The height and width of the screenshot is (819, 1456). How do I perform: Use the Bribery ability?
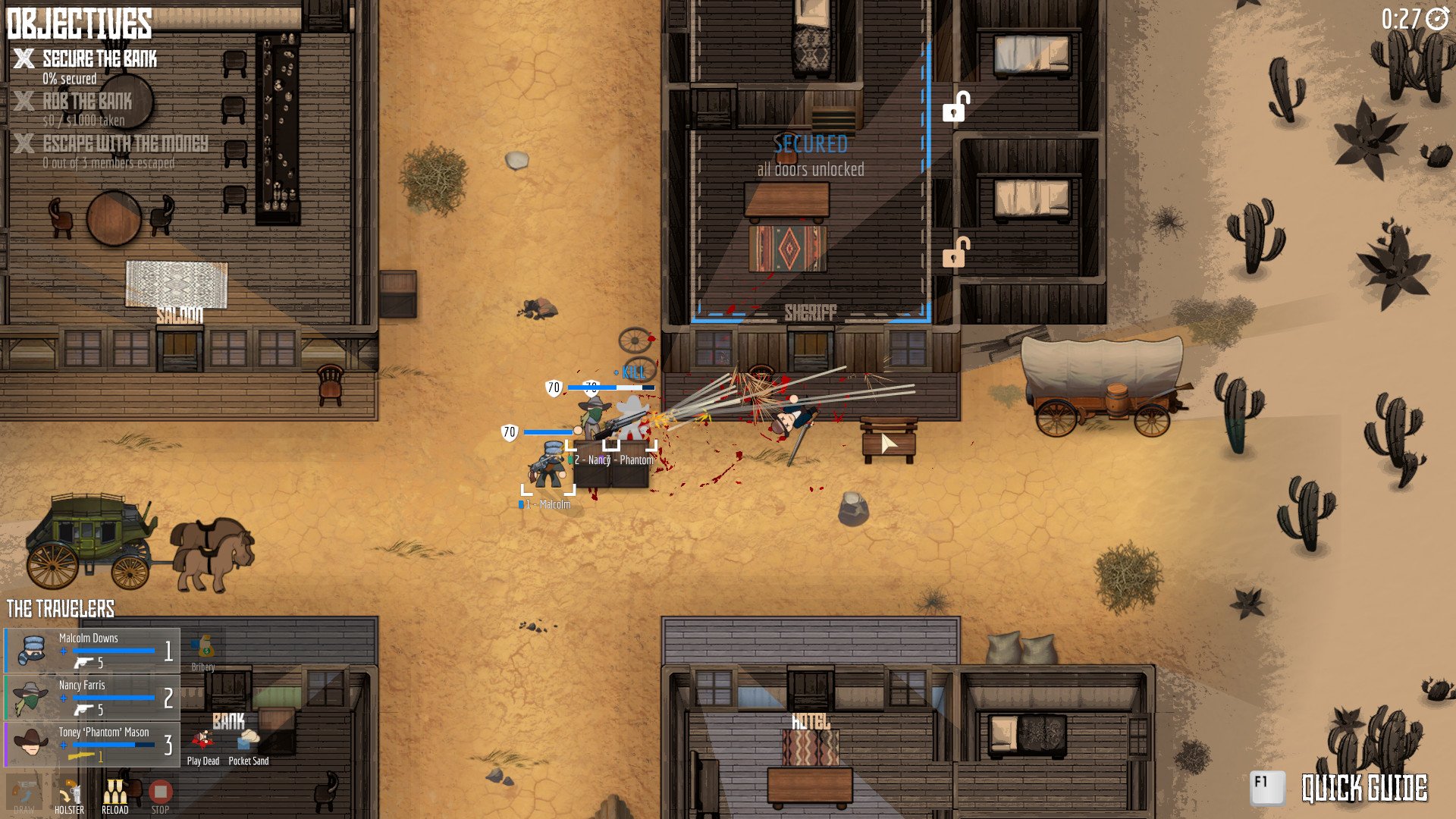coord(203,651)
